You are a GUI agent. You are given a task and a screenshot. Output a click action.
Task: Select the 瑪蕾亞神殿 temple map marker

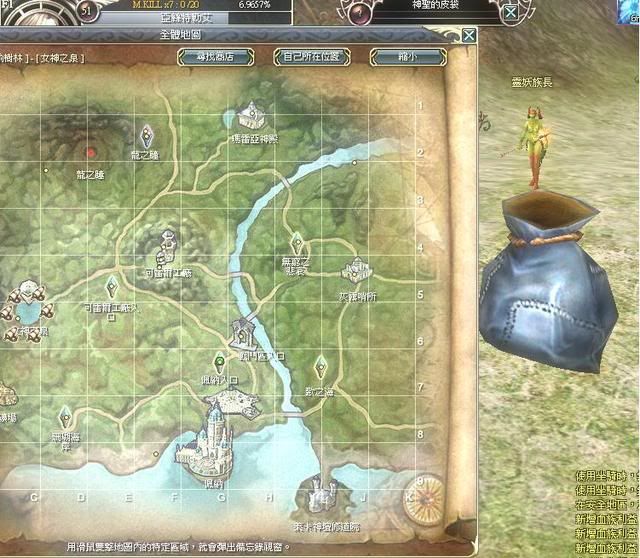[x=251, y=112]
